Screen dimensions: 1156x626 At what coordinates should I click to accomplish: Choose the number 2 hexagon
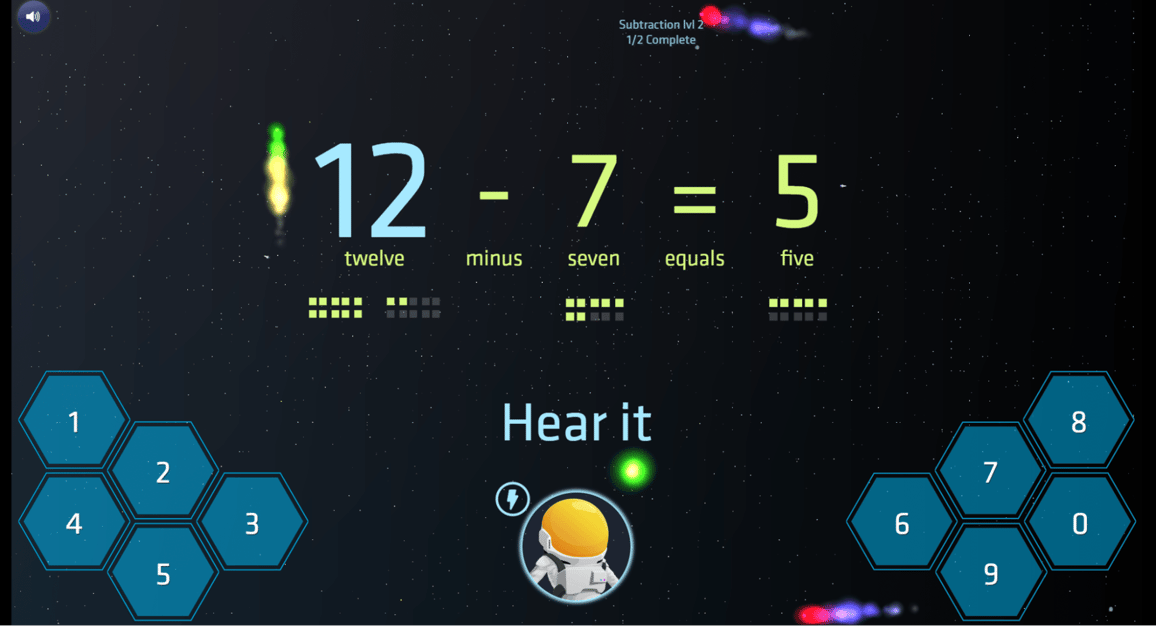tap(163, 472)
